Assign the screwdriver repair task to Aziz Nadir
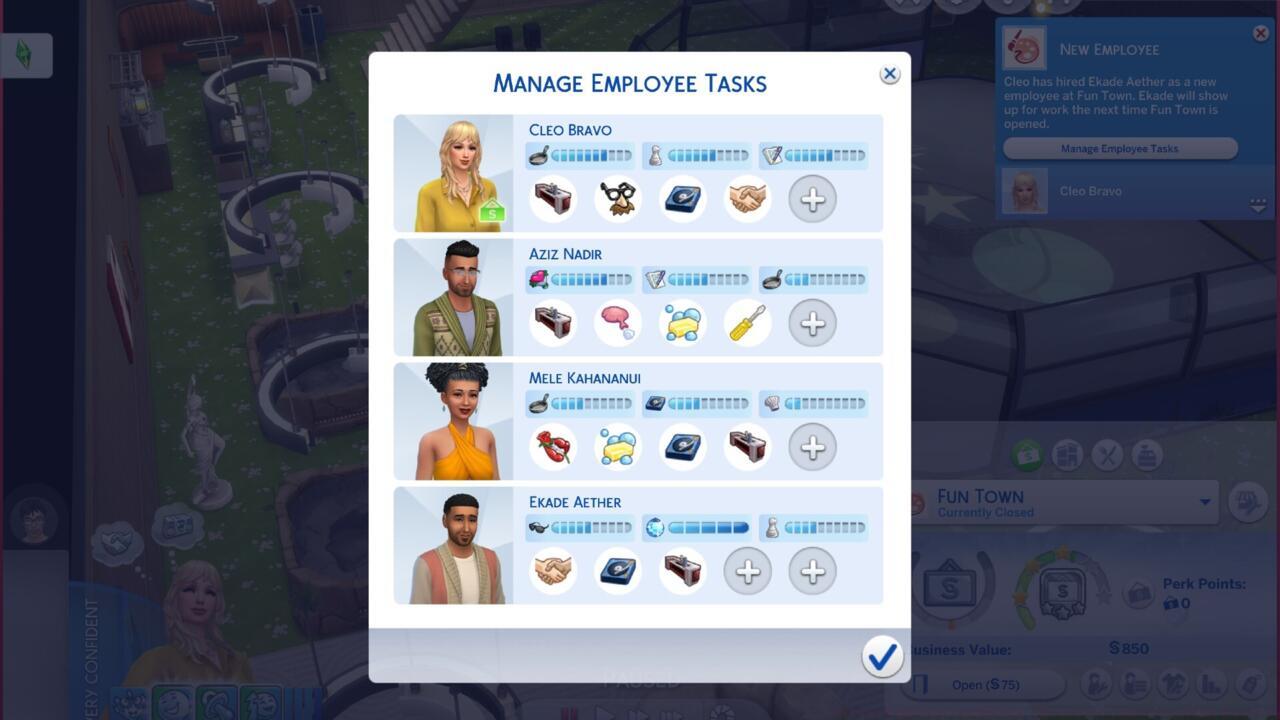Viewport: 1280px width, 720px height. coord(747,323)
